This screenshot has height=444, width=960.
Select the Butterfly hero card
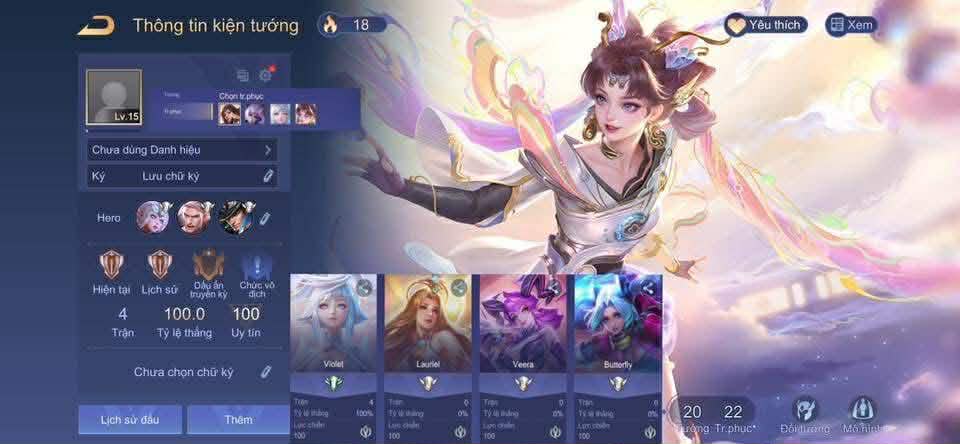point(616,330)
